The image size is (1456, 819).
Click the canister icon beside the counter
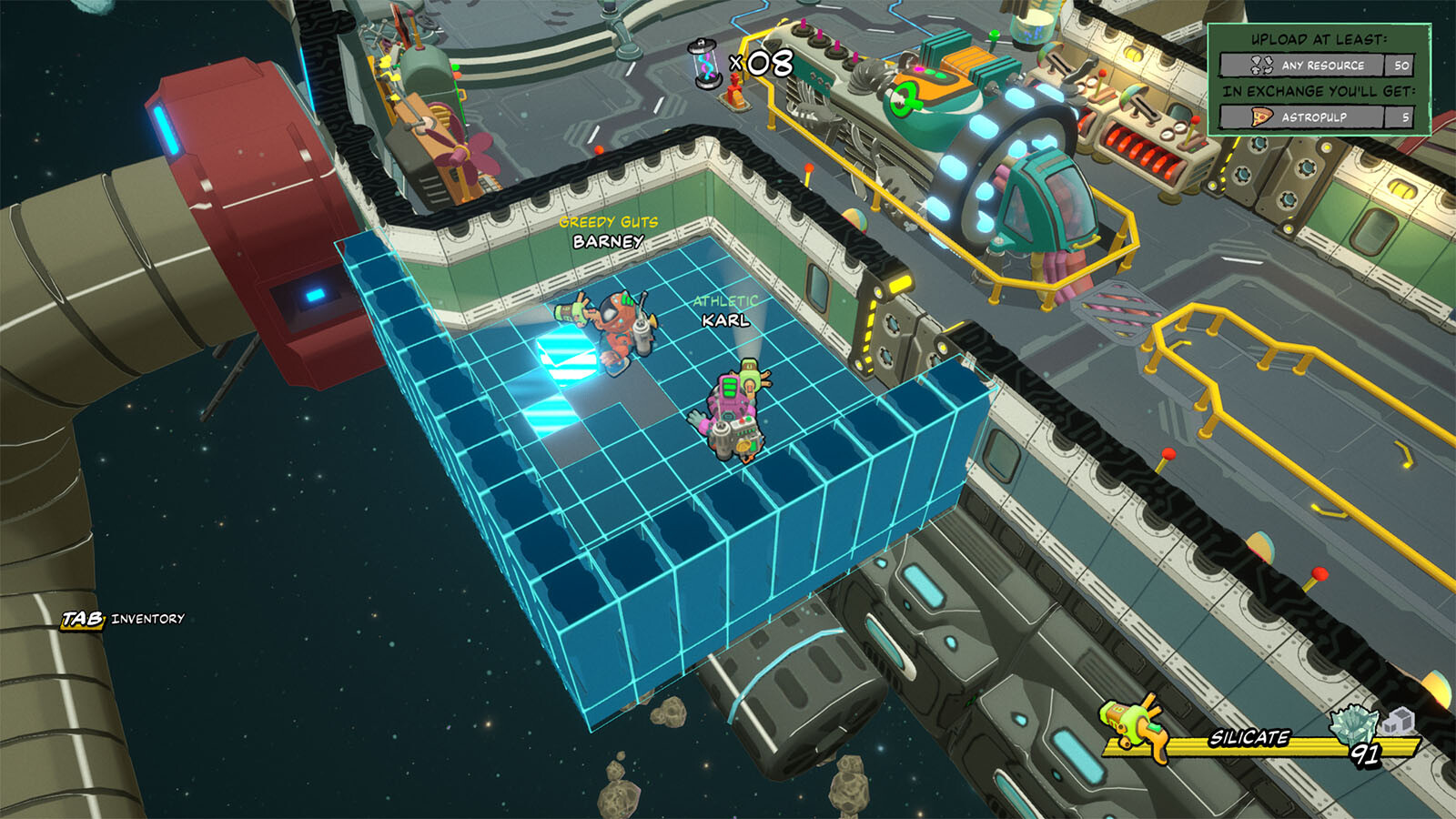pyautogui.click(x=703, y=64)
